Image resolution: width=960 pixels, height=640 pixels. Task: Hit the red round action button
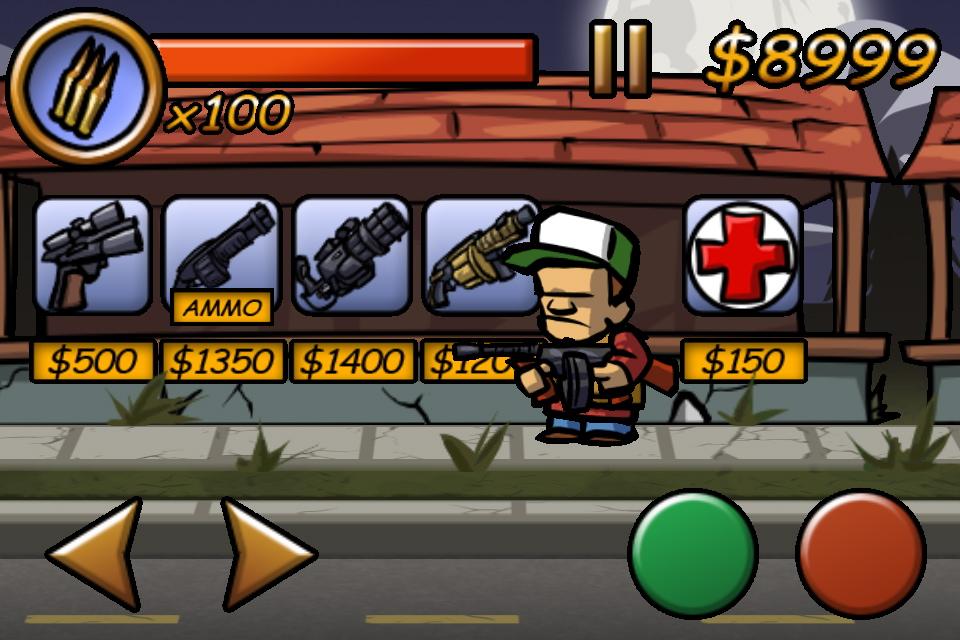coord(861,553)
